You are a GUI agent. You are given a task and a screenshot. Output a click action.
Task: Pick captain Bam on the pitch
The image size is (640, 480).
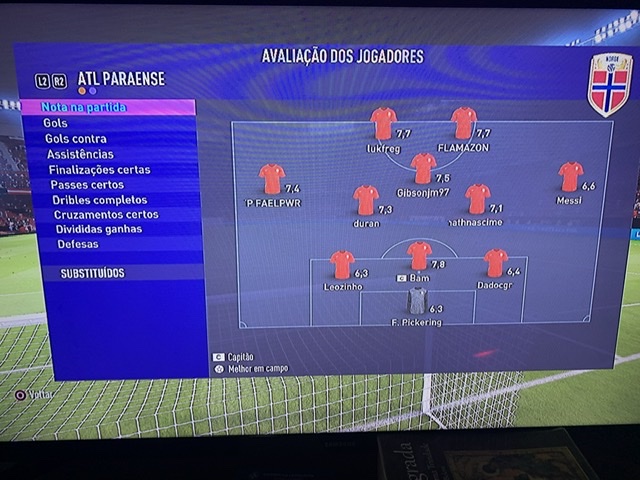[x=420, y=256]
